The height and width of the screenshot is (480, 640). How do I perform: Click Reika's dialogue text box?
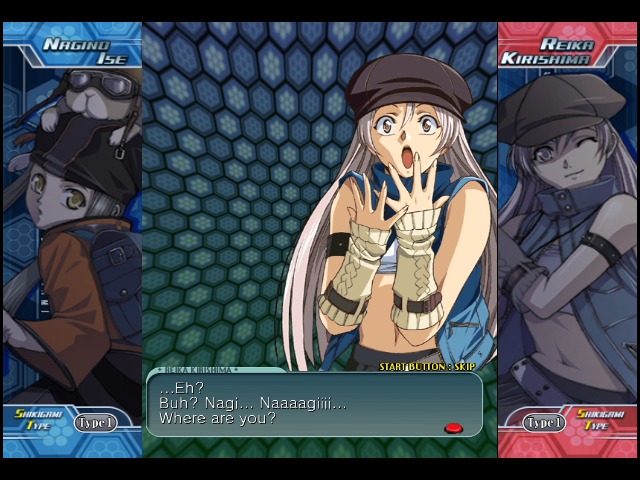click(x=314, y=404)
